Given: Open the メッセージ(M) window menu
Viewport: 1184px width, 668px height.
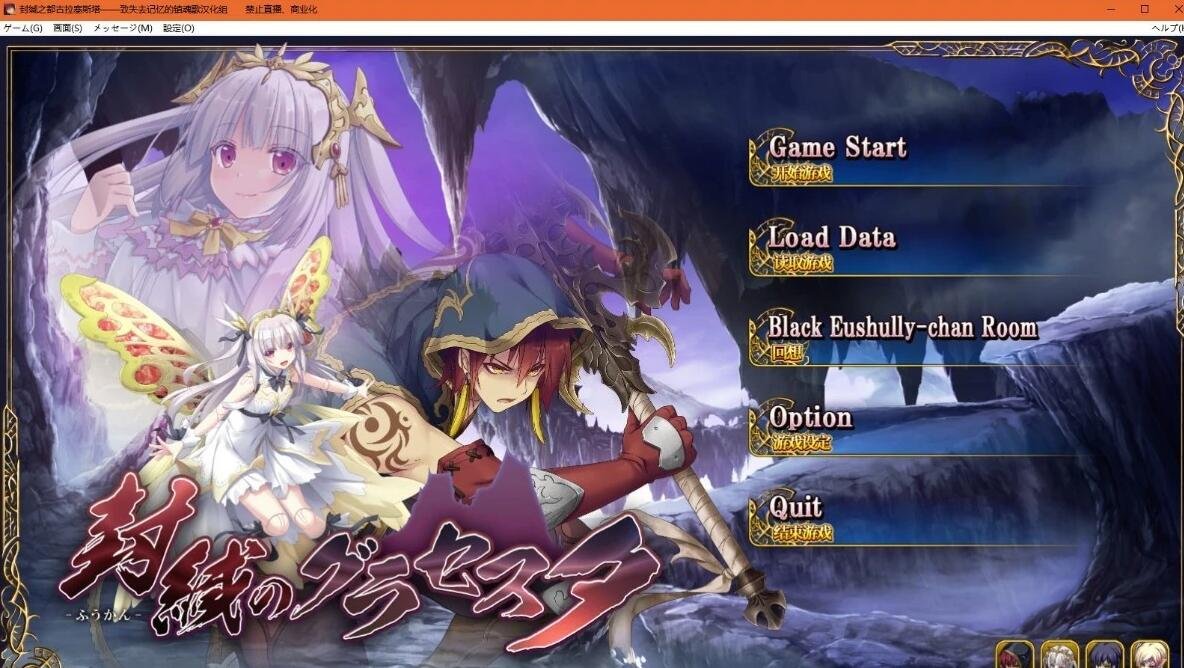Looking at the screenshot, I should pos(123,28).
